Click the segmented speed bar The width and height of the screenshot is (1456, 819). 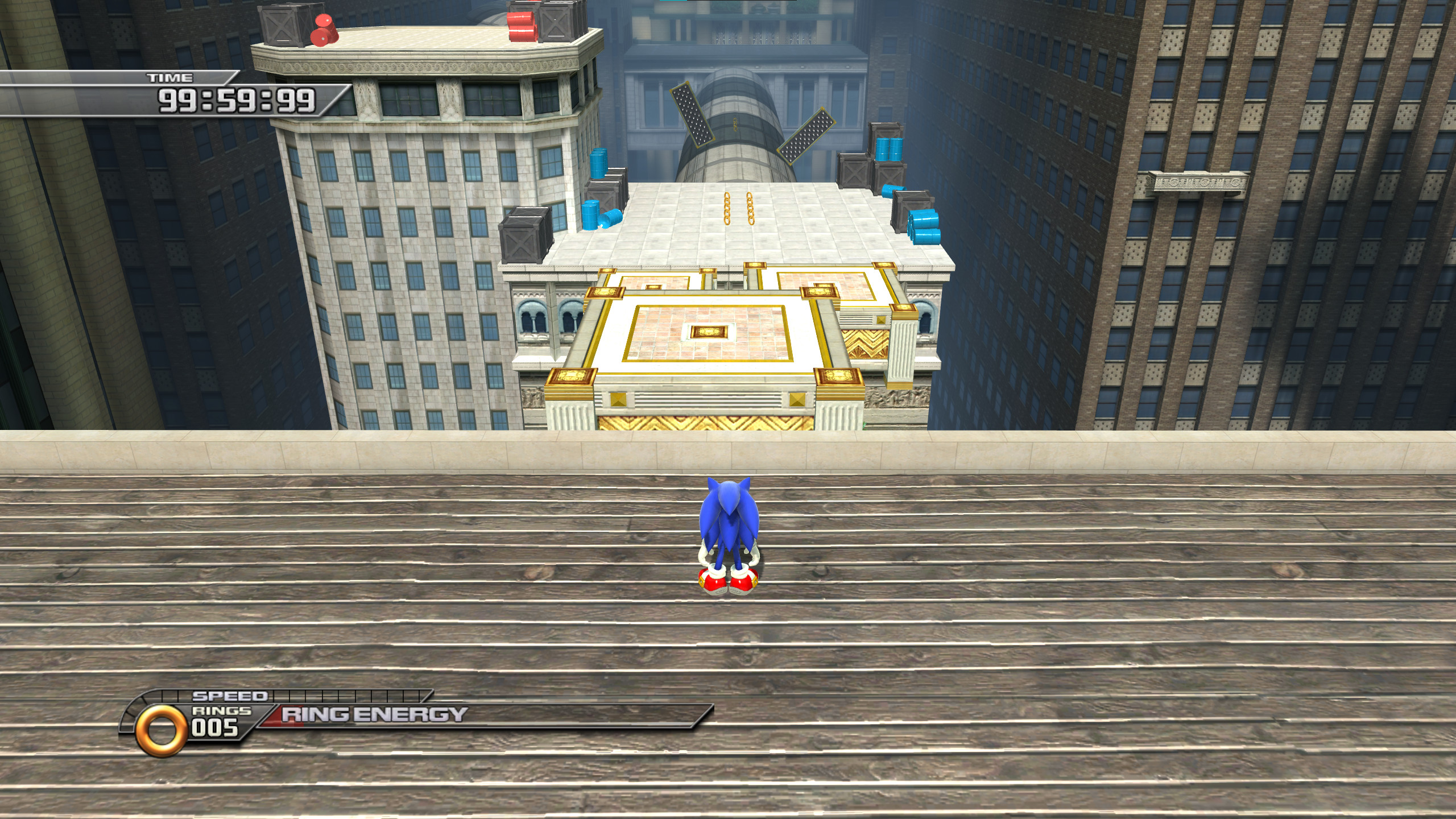click(353, 694)
